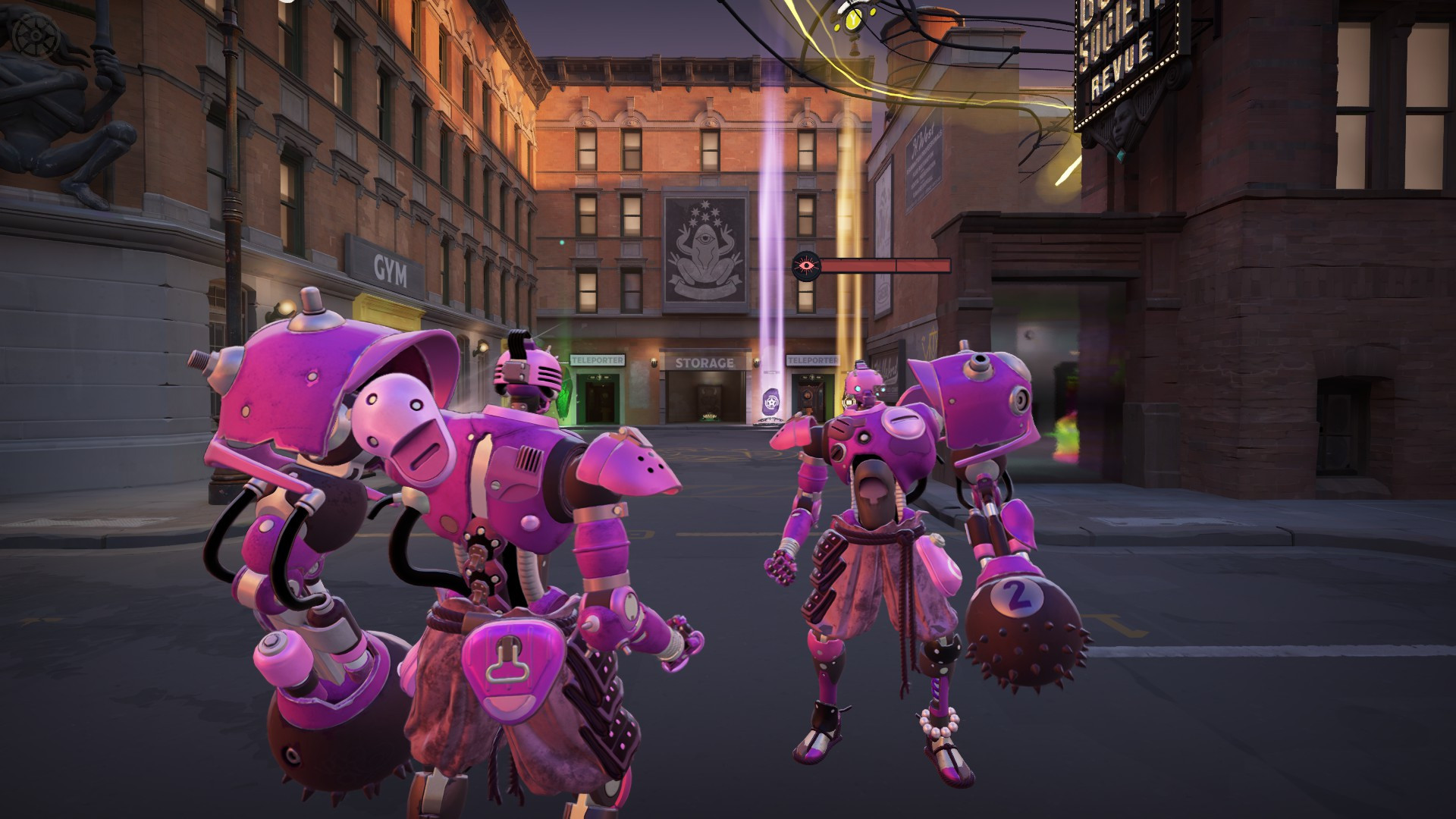This screenshot has height=819, width=1456.
Task: Click the crest above the left Teleporter door
Action: (x=598, y=378)
